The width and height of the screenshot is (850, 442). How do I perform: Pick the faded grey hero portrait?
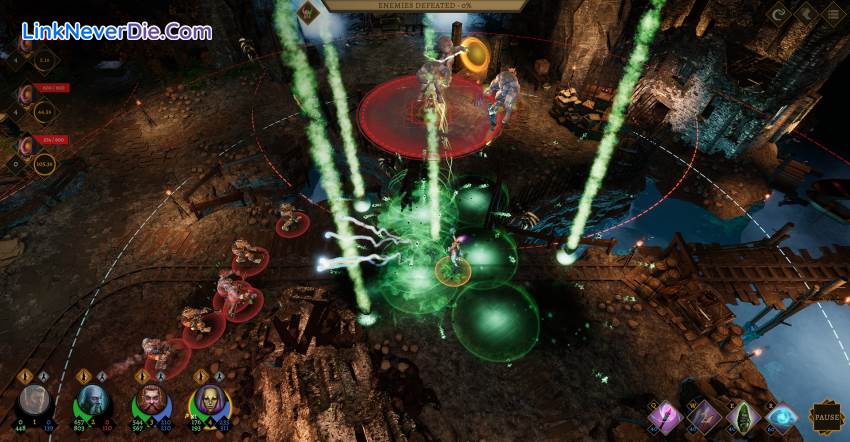(34, 404)
